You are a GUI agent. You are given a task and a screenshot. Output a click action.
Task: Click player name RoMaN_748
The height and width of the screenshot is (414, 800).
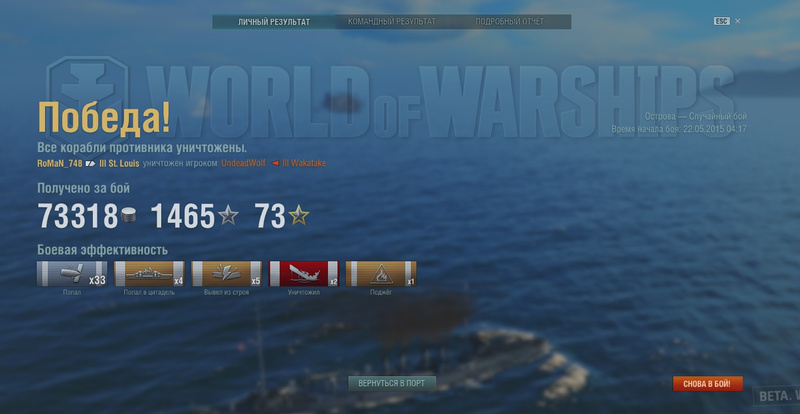(60, 163)
